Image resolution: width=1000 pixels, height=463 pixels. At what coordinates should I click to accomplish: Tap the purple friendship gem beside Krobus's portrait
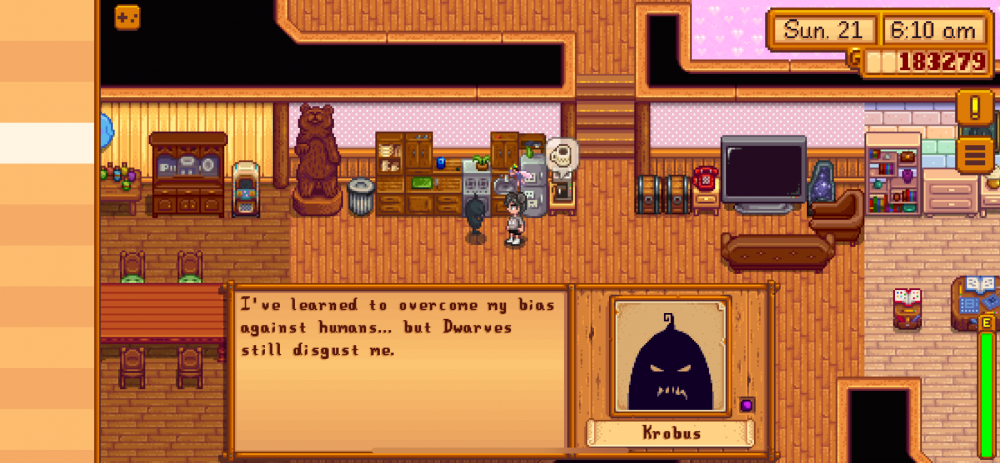pos(746,404)
